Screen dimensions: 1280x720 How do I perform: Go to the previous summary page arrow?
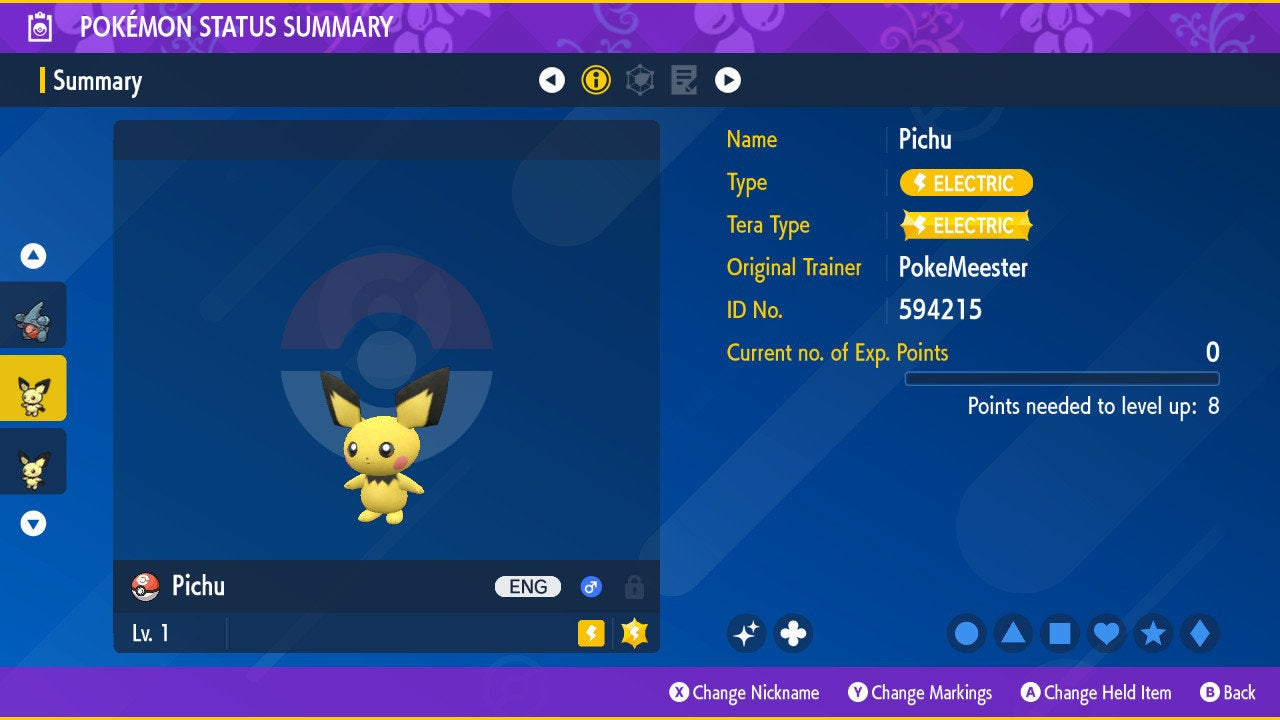[552, 80]
